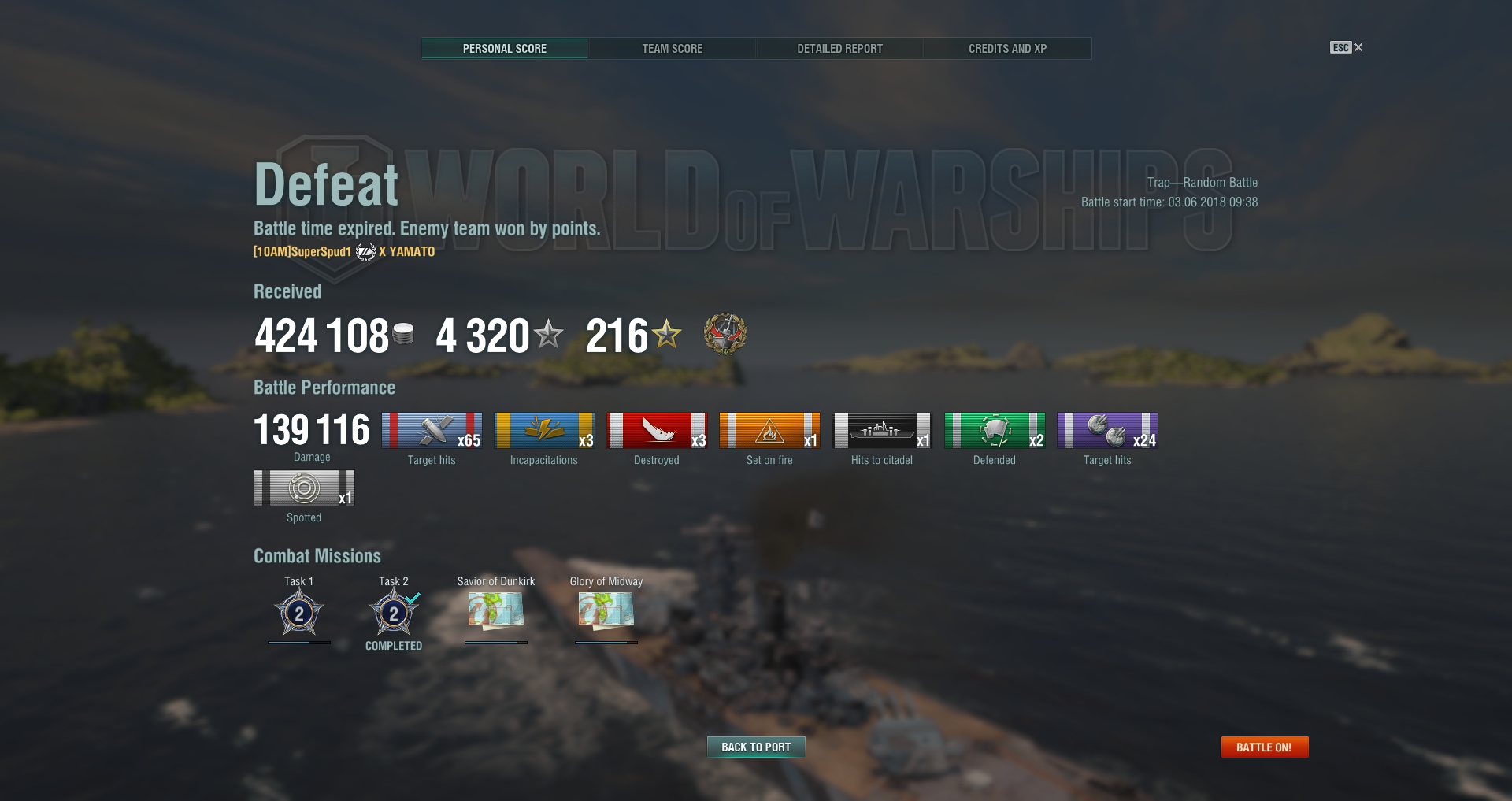Click the achievement medal beside 216 XP
The width and height of the screenshot is (1512, 801).
click(x=724, y=334)
